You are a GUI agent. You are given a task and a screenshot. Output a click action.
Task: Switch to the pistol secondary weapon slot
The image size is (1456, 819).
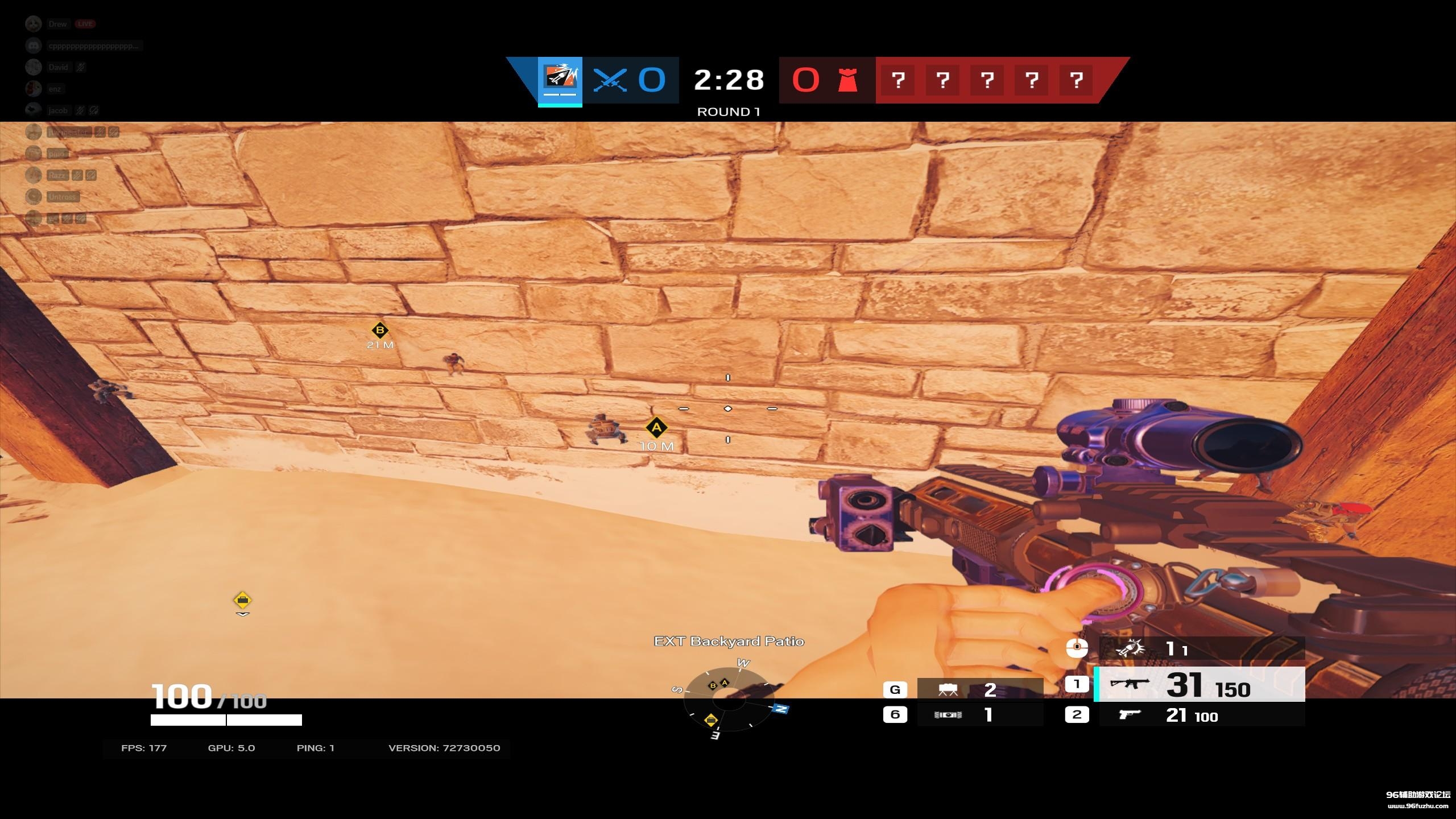click(1199, 715)
